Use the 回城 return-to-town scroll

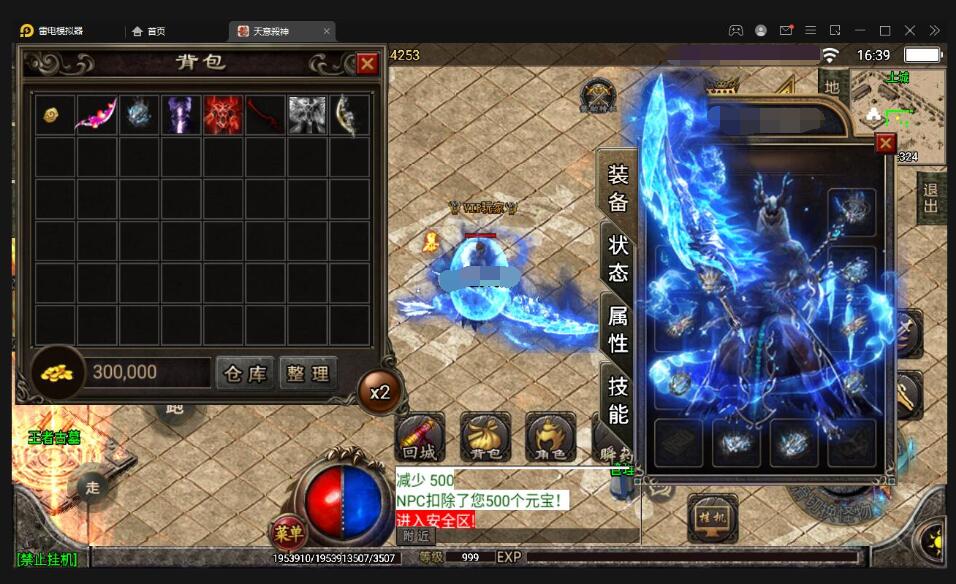pyautogui.click(x=420, y=437)
